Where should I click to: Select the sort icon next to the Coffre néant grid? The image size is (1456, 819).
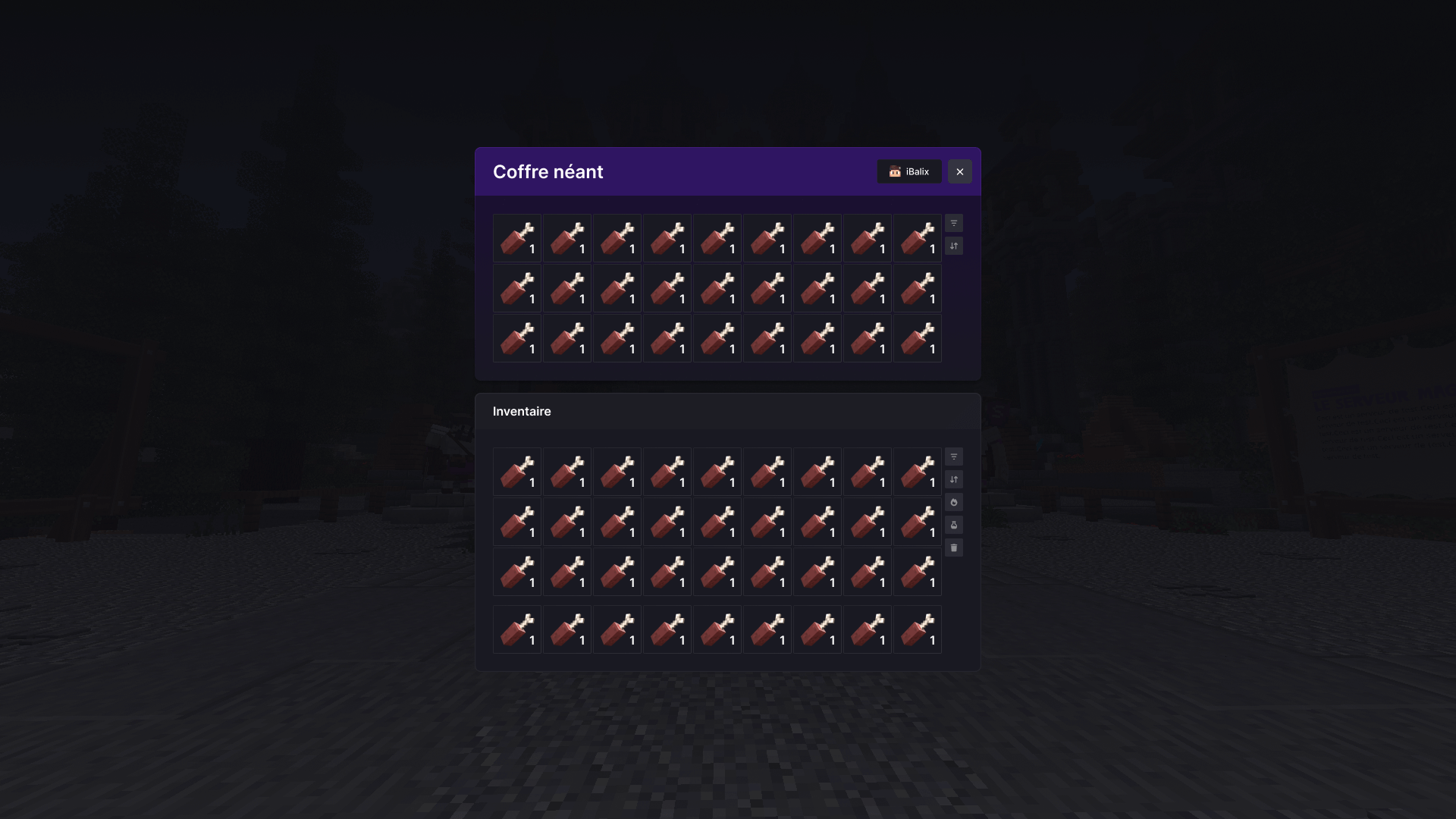coord(953,245)
